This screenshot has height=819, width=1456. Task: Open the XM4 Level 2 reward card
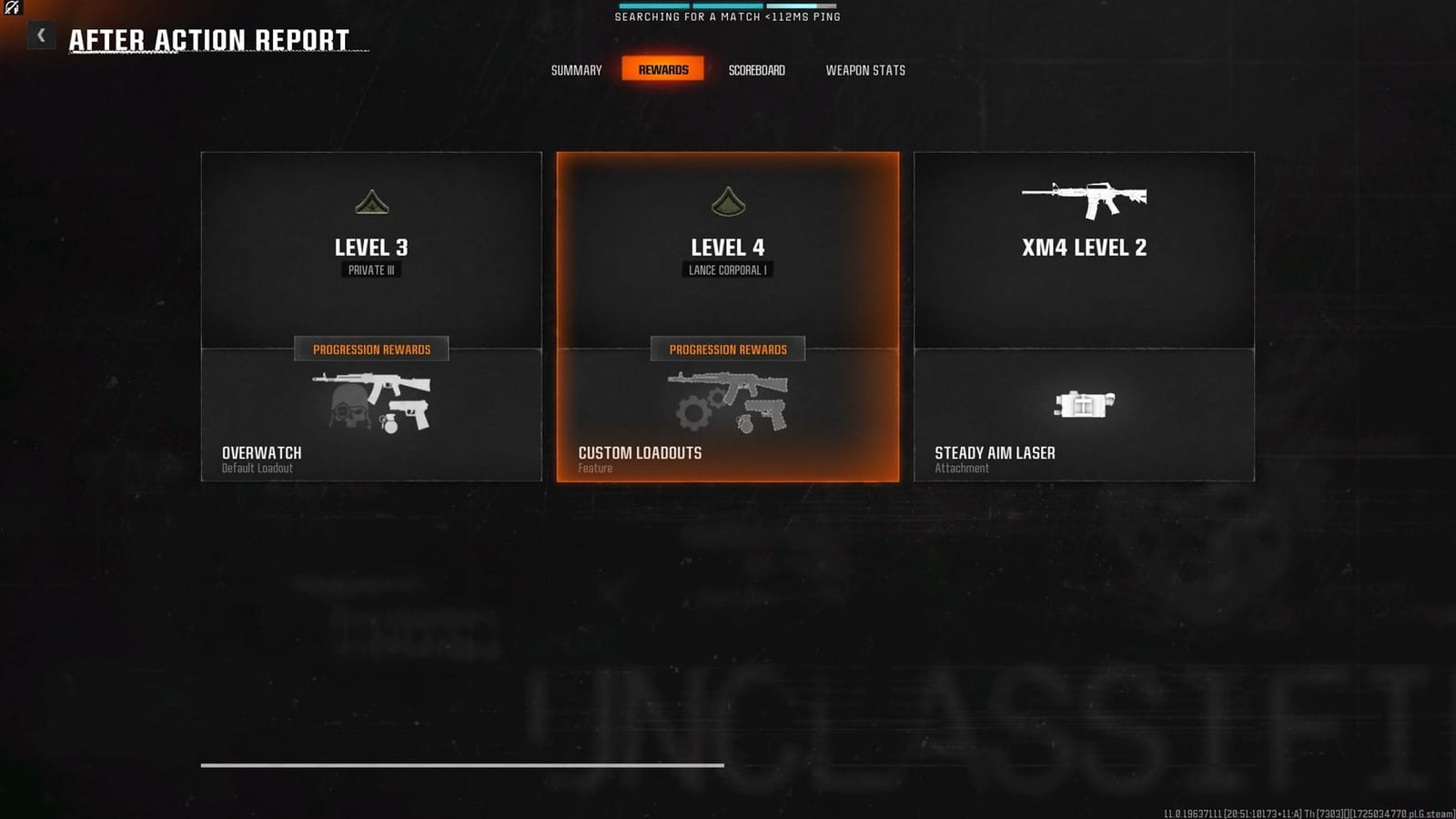1083,317
